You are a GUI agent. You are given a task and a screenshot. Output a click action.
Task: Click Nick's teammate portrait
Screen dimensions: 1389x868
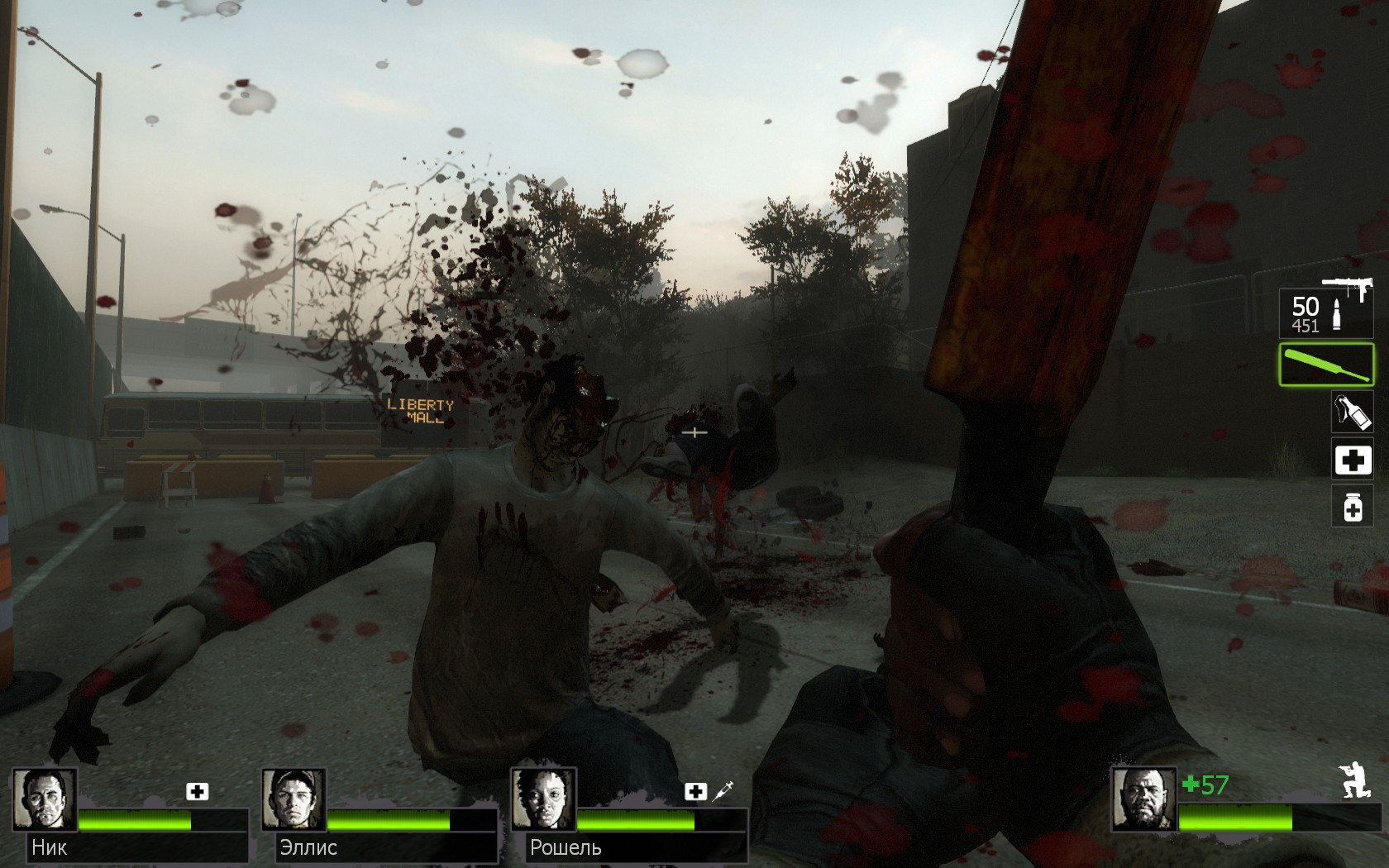(45, 799)
